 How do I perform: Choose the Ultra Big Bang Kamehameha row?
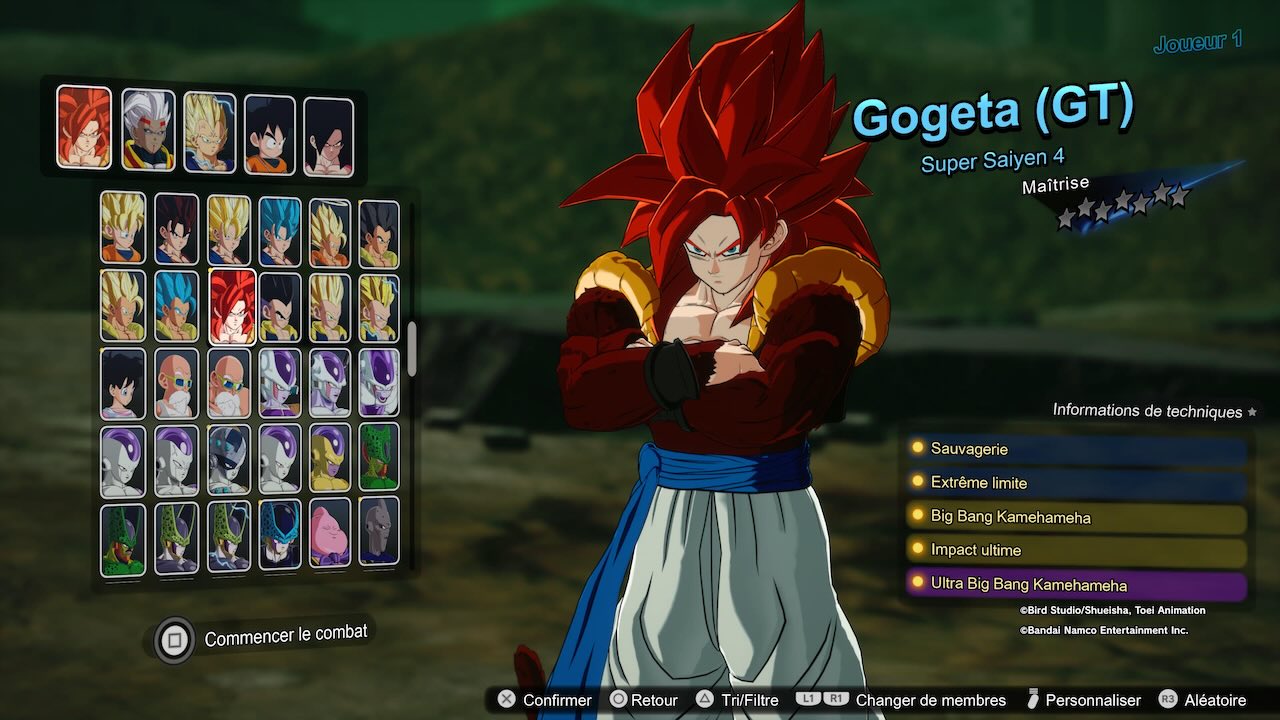(1076, 585)
